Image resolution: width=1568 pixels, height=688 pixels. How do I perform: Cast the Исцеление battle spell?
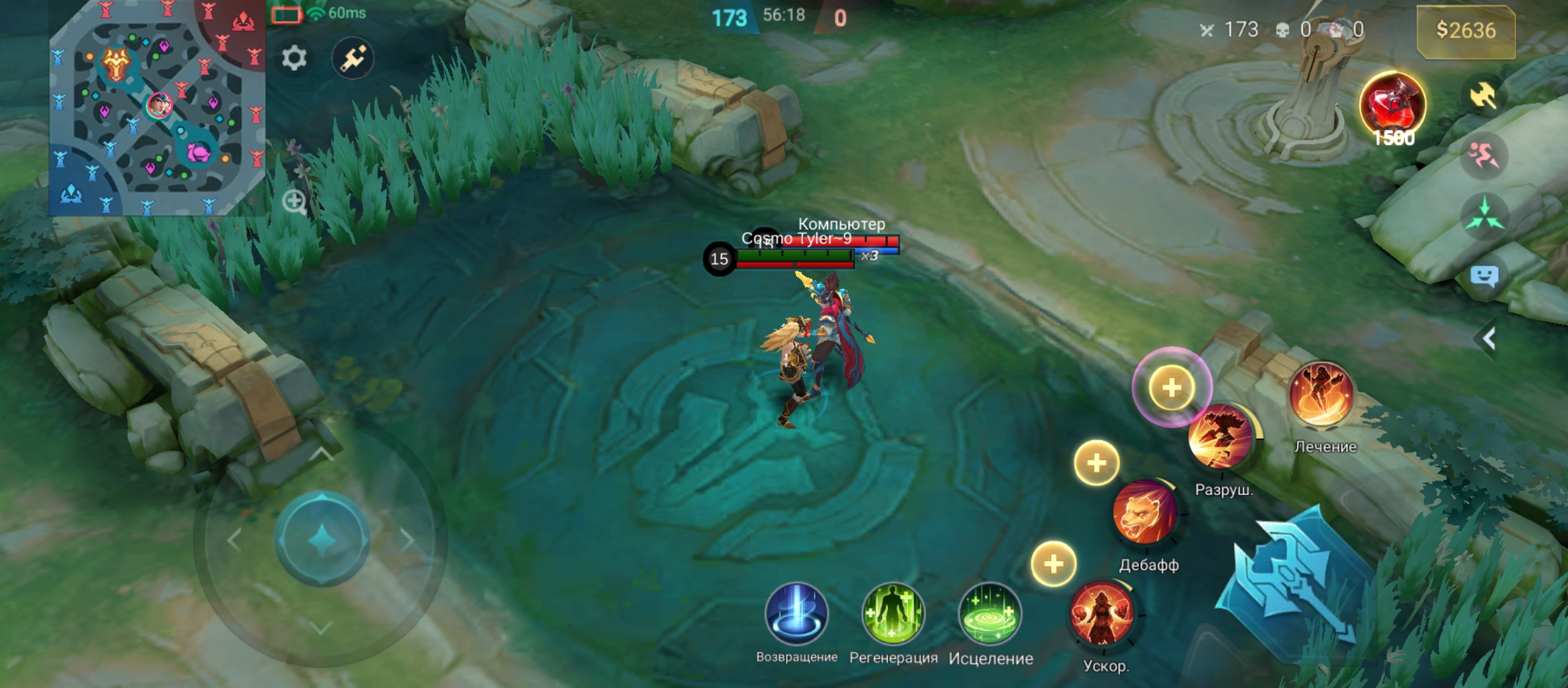click(990, 614)
